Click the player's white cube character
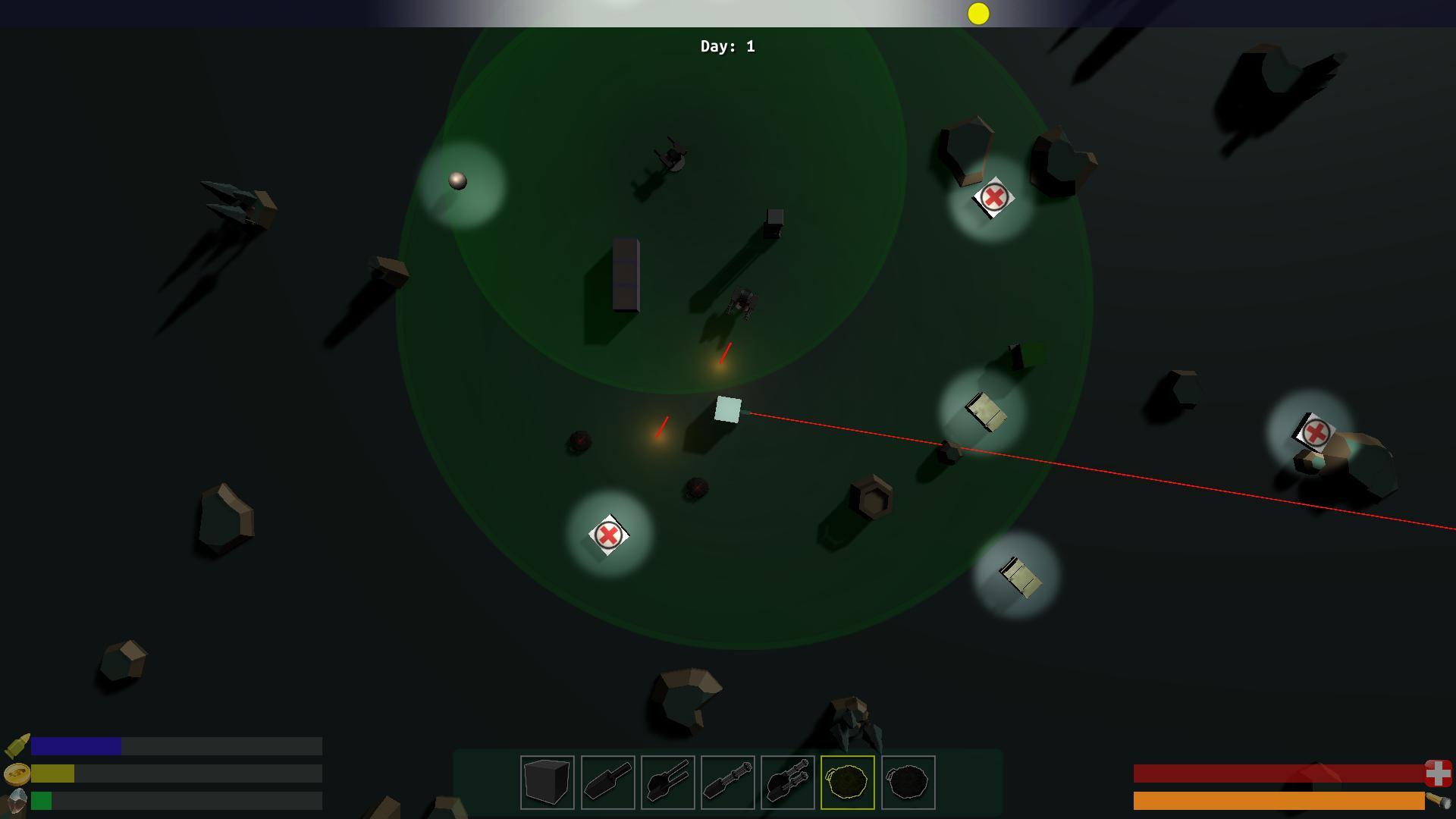 (x=728, y=409)
